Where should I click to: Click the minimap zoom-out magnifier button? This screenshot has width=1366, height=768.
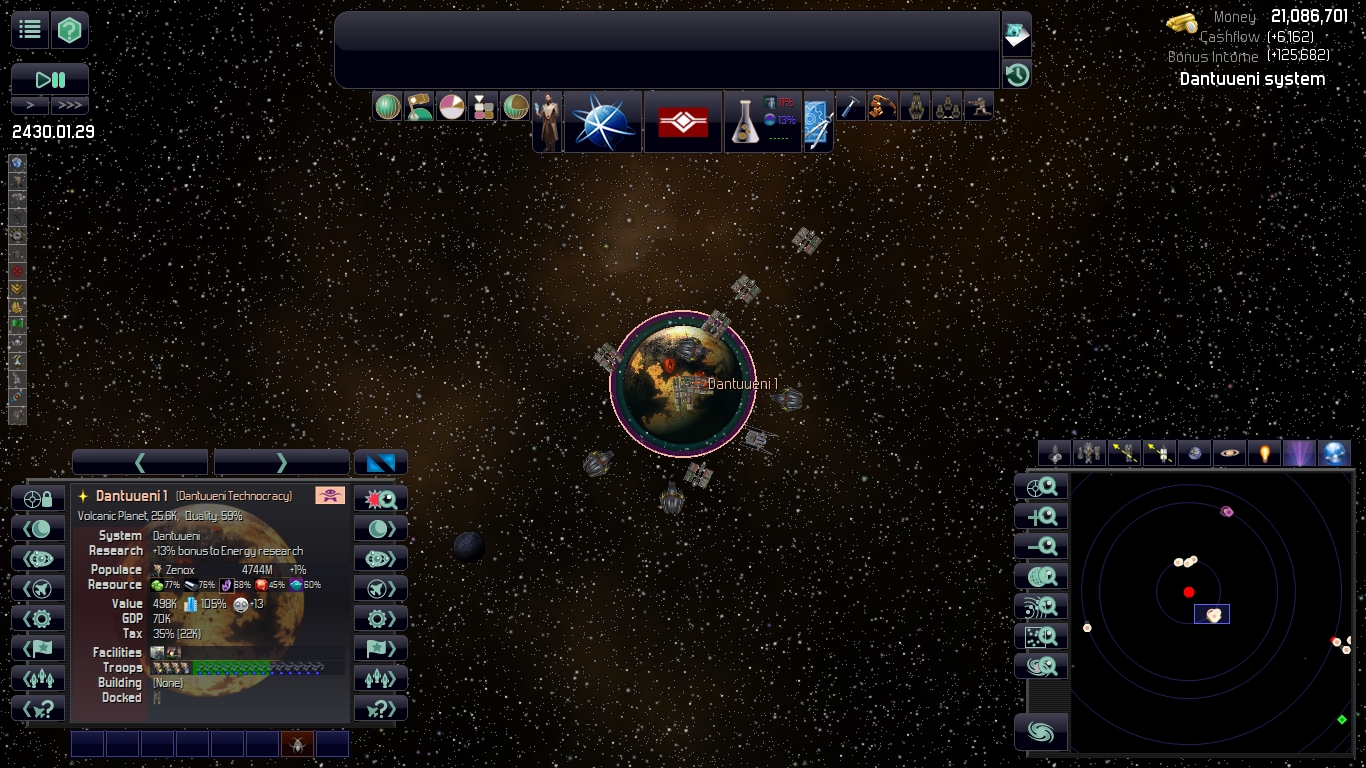(1041, 547)
